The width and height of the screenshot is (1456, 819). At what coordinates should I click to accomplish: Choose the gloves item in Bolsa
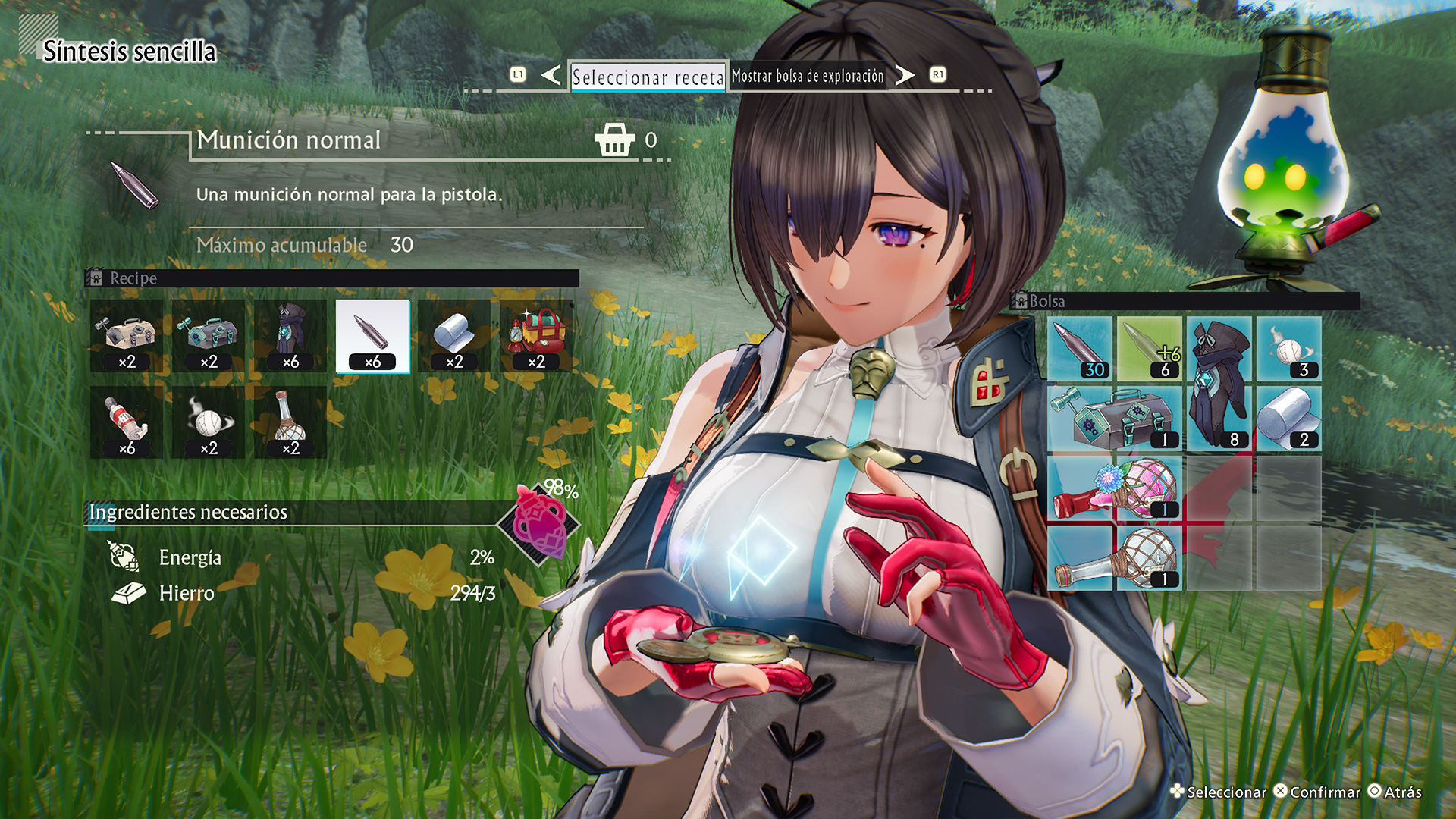(x=1219, y=383)
